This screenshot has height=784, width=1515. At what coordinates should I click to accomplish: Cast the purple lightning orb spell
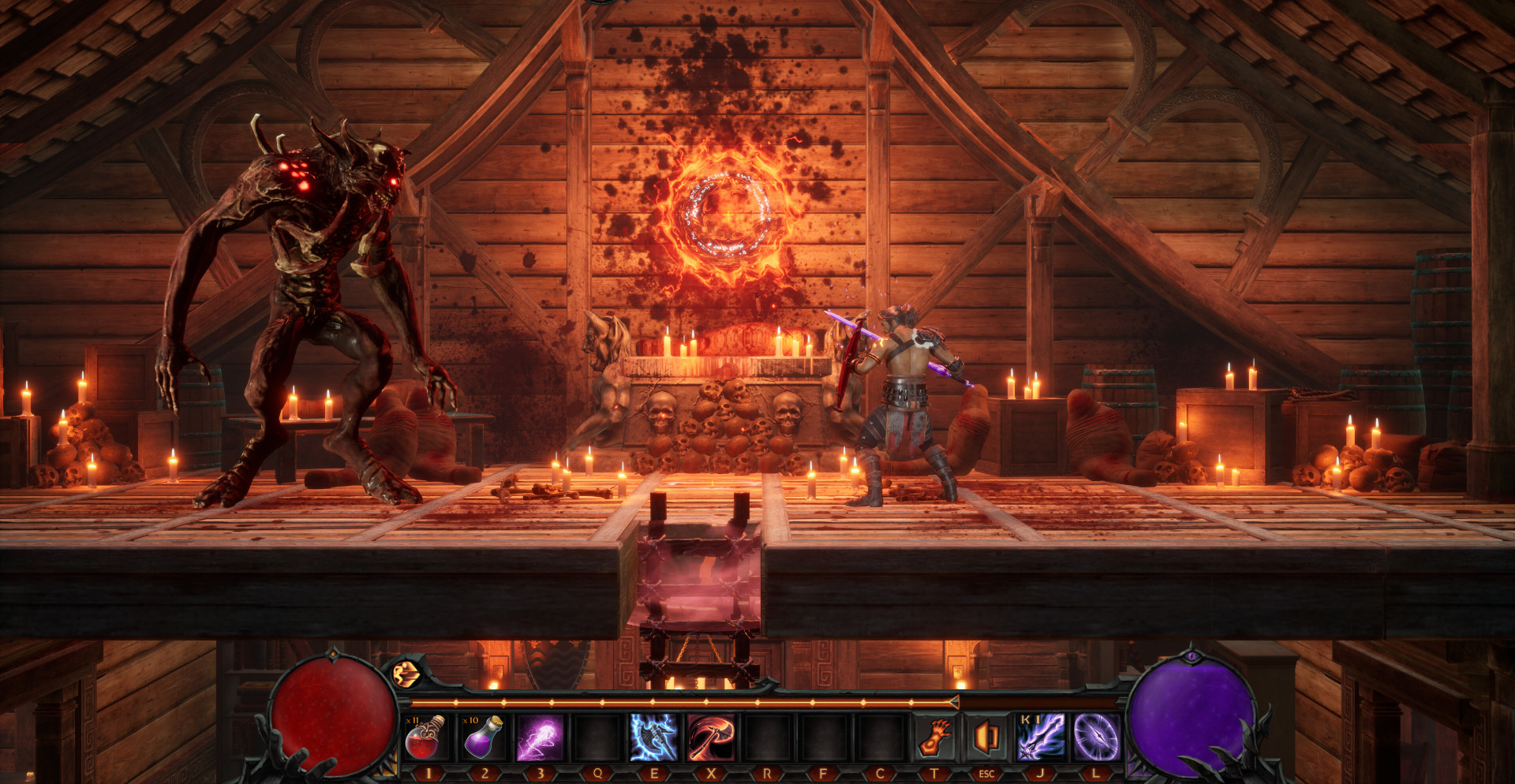[x=540, y=737]
